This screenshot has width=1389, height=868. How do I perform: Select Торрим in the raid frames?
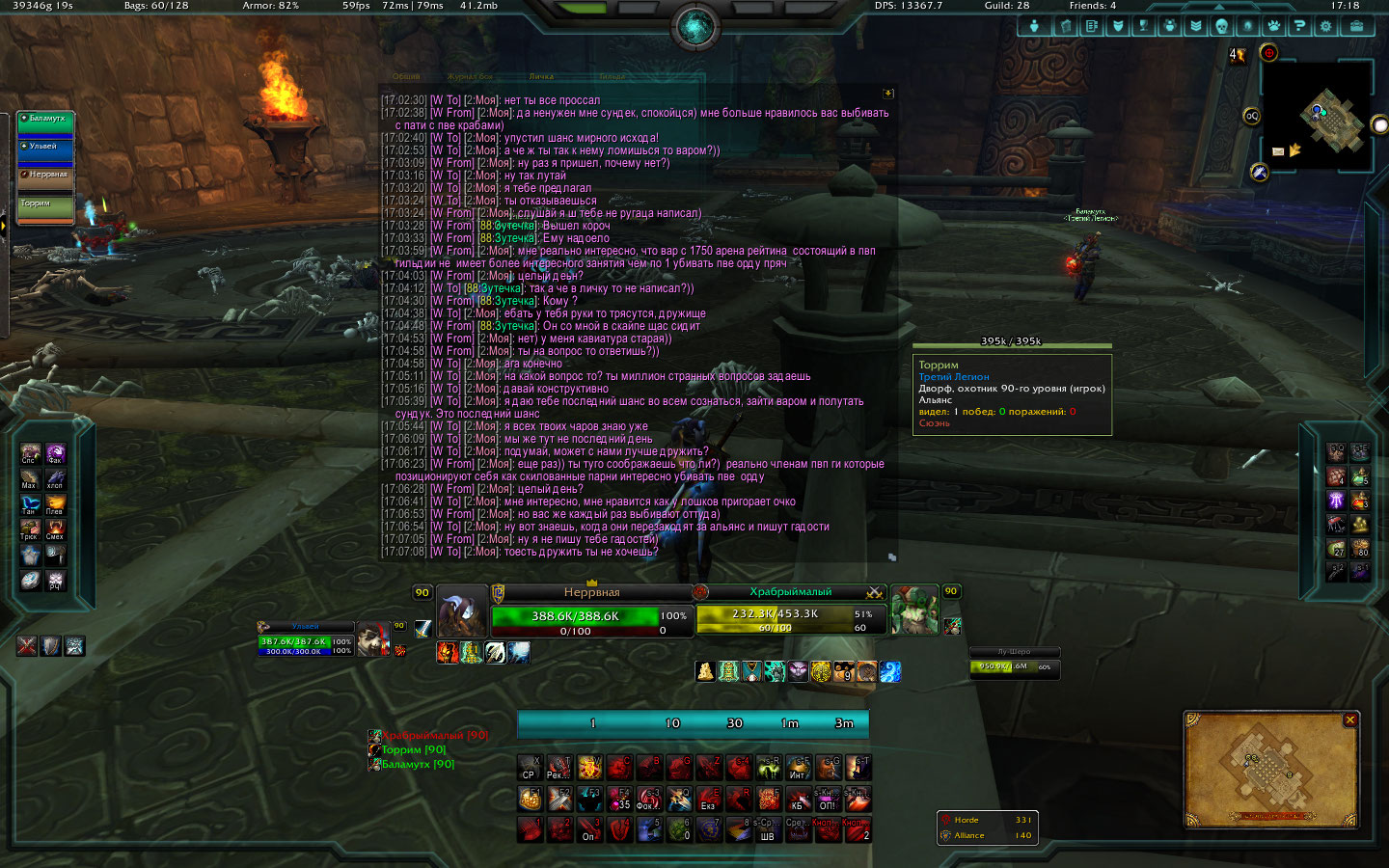45,208
